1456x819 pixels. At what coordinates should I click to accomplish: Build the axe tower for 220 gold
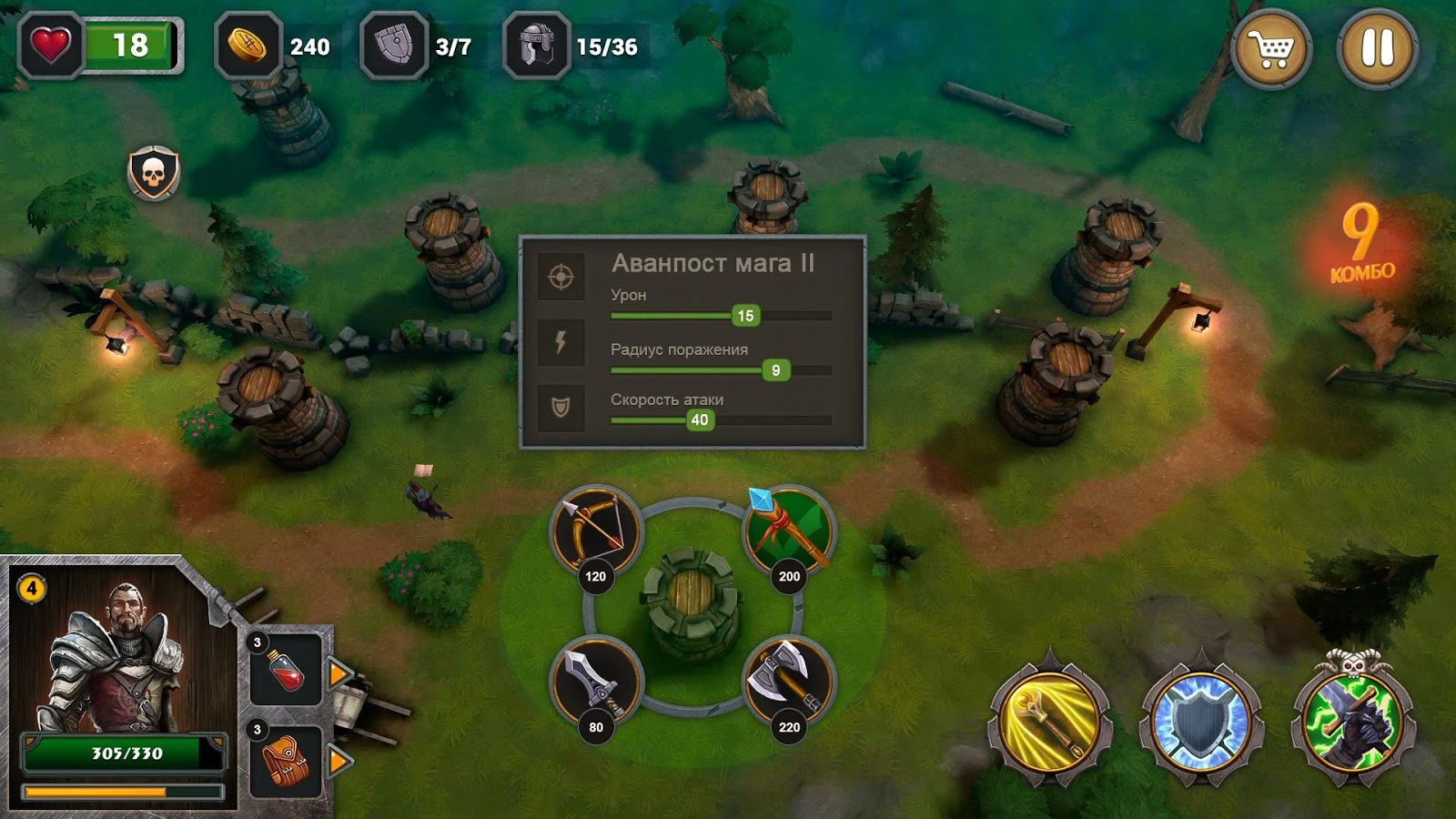point(788,682)
